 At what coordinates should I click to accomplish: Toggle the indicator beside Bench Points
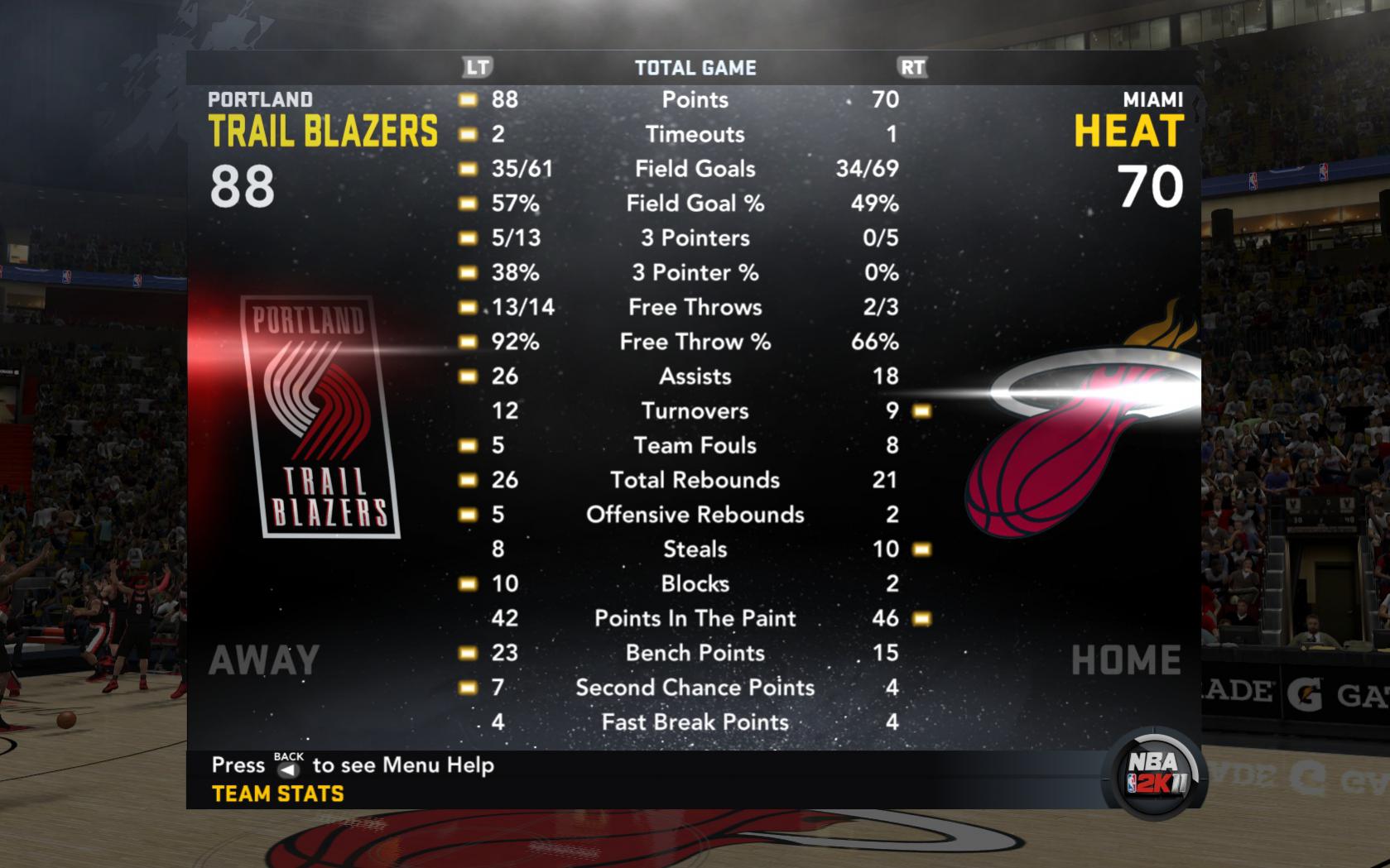click(468, 653)
